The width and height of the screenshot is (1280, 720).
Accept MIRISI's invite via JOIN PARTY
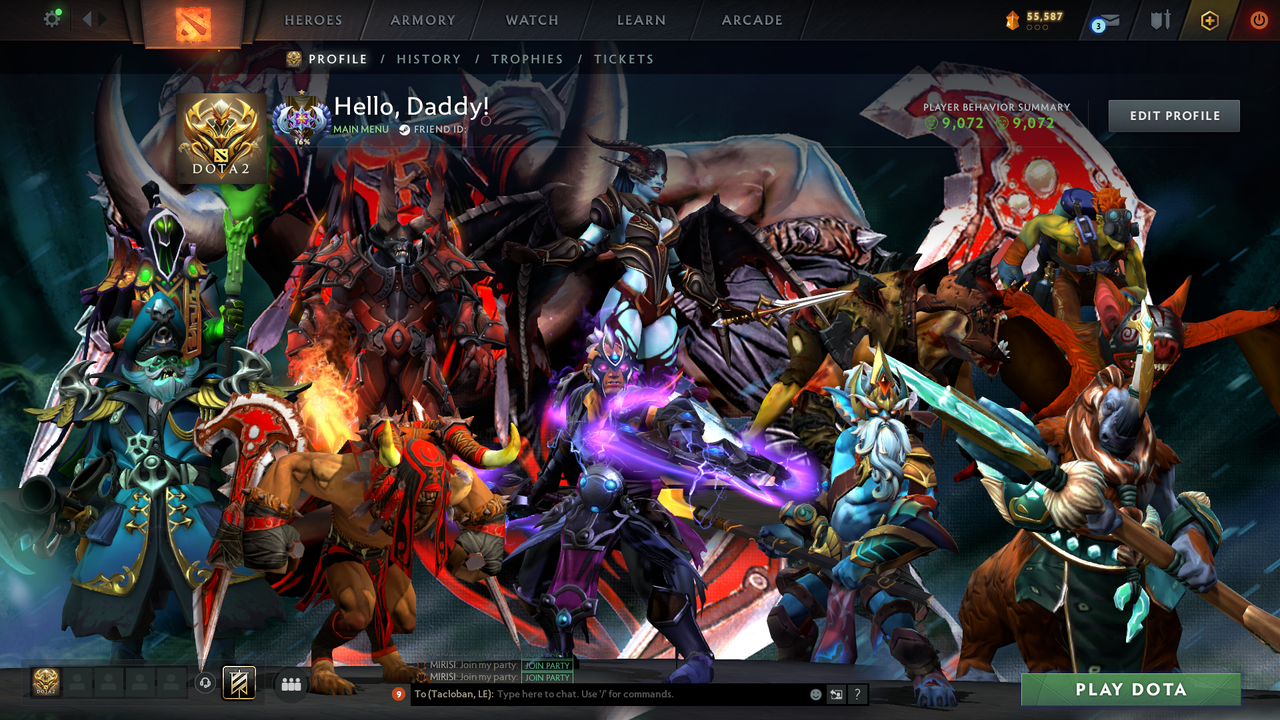(546, 664)
